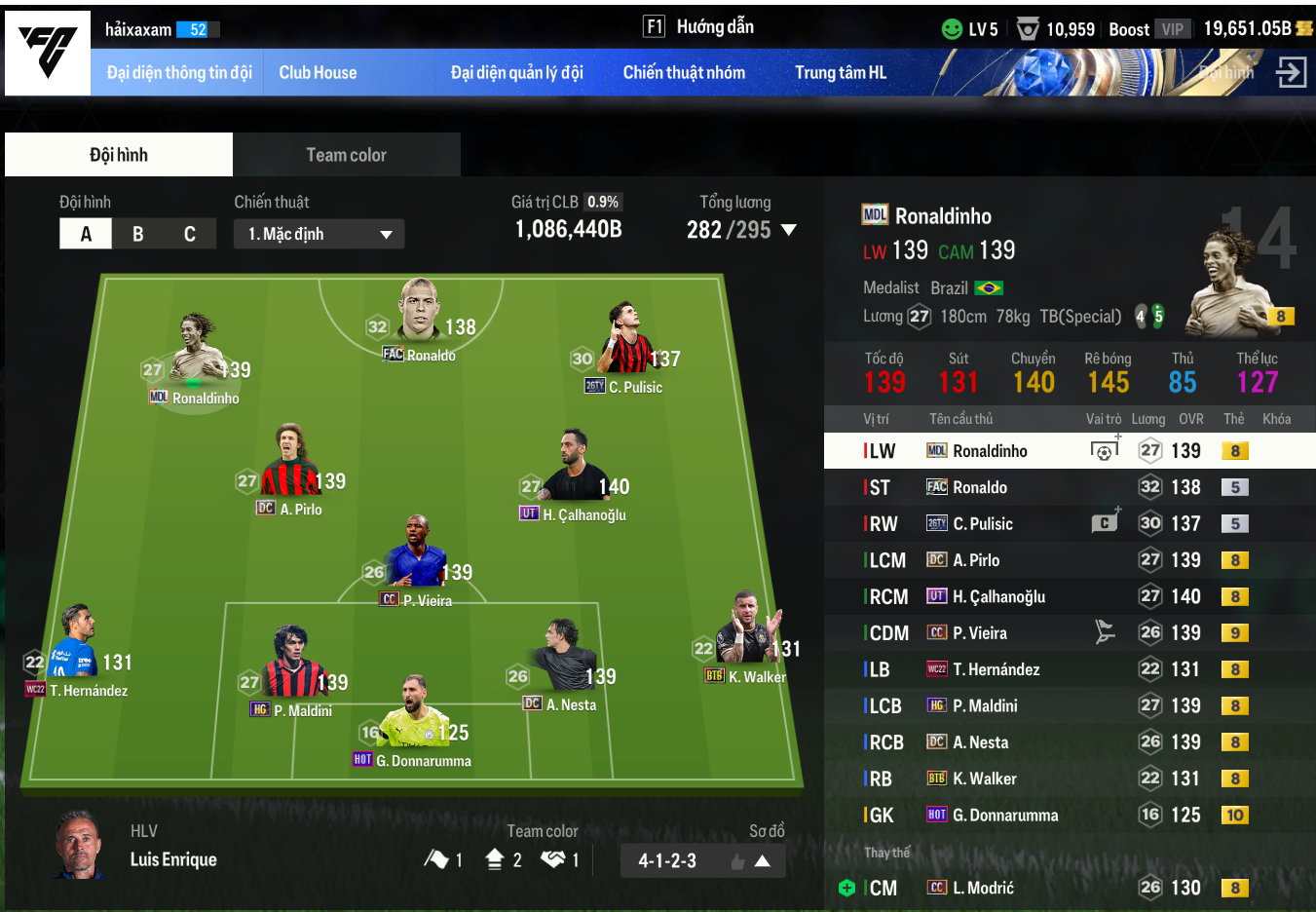Screen dimensions: 1316x912
Task: Click the exit icon at top right
Action: (x=1291, y=72)
